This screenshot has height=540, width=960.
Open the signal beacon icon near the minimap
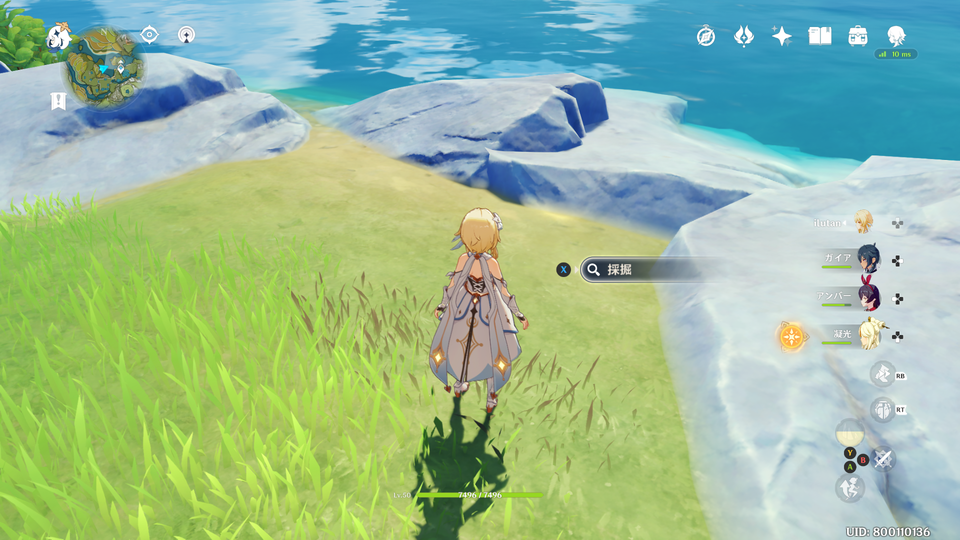[x=186, y=35]
